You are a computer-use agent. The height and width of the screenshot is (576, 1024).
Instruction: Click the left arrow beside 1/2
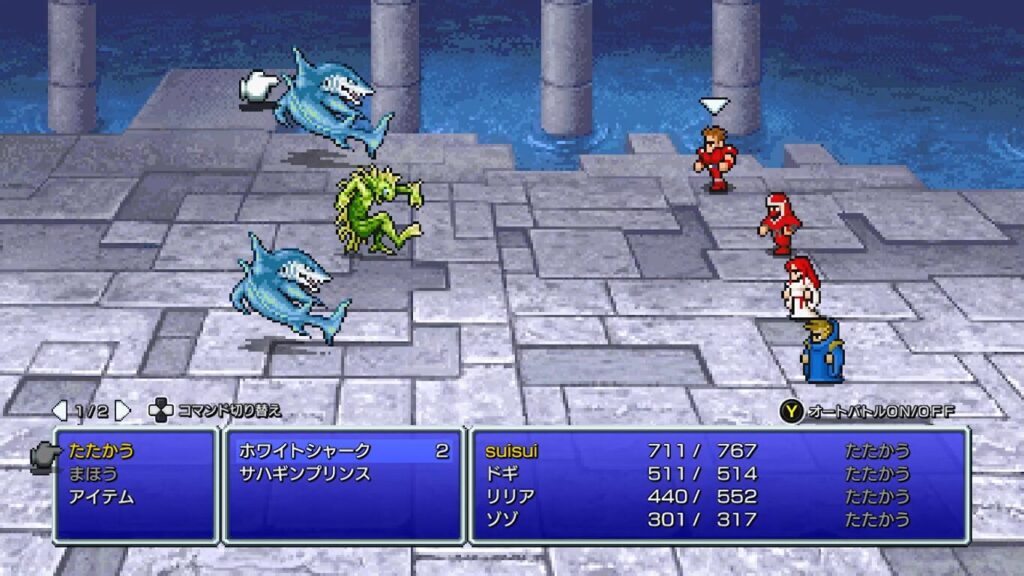[x=60, y=410]
